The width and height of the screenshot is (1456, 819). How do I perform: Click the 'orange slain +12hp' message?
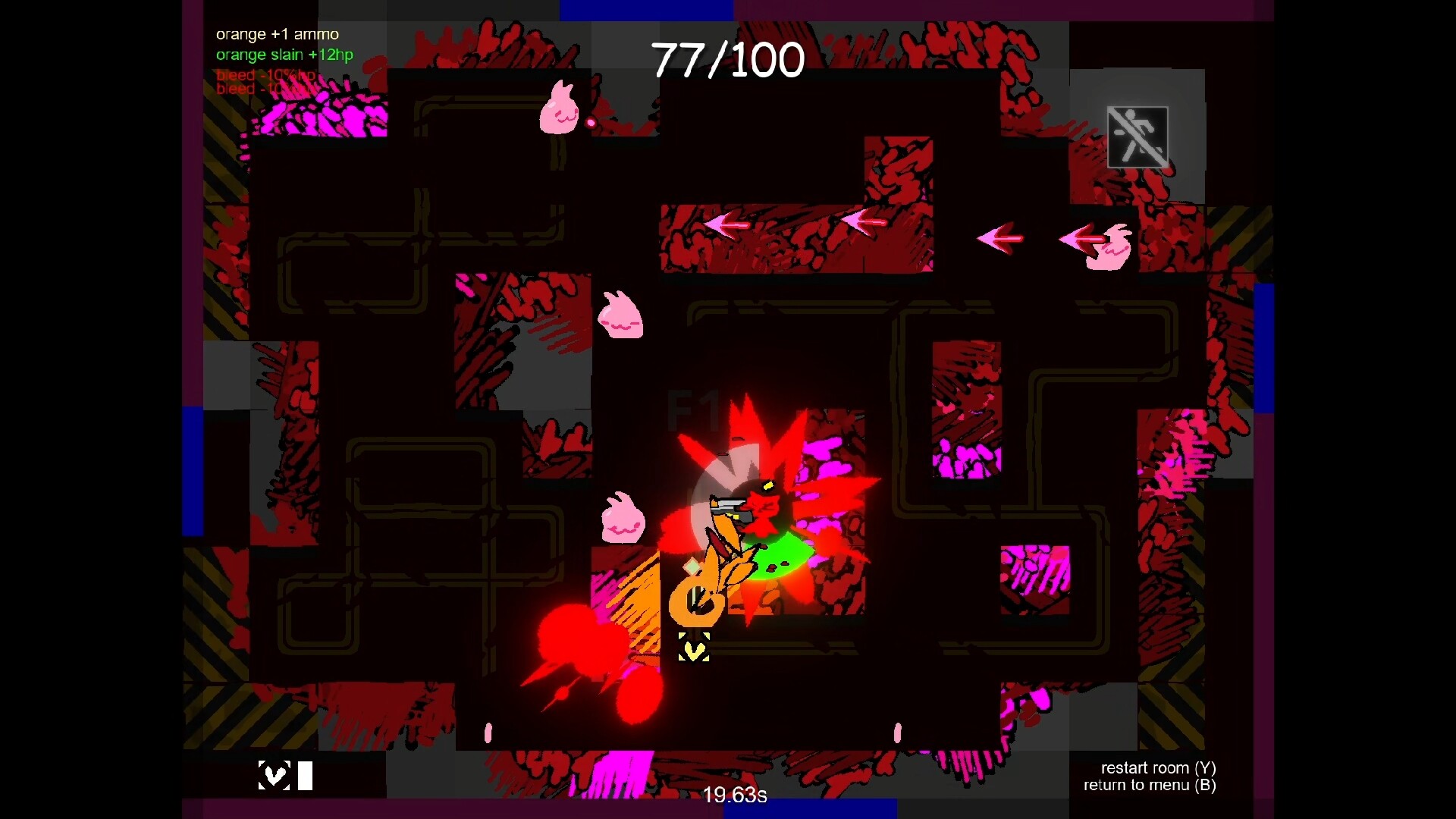click(284, 55)
